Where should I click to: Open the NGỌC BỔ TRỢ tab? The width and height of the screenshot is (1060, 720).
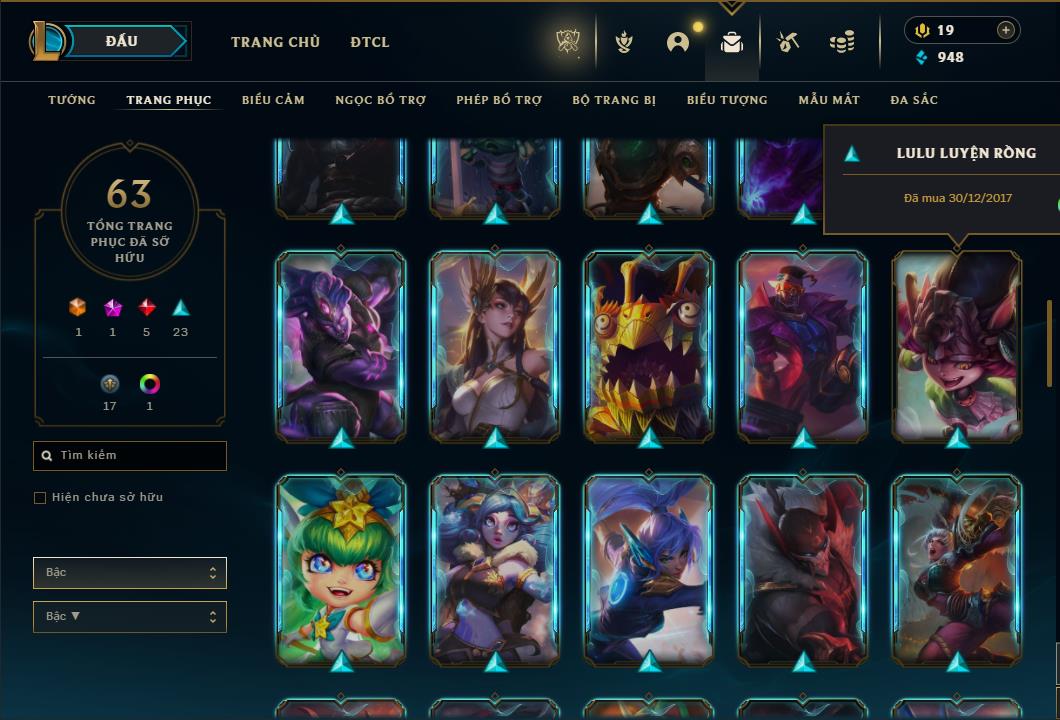click(x=380, y=100)
